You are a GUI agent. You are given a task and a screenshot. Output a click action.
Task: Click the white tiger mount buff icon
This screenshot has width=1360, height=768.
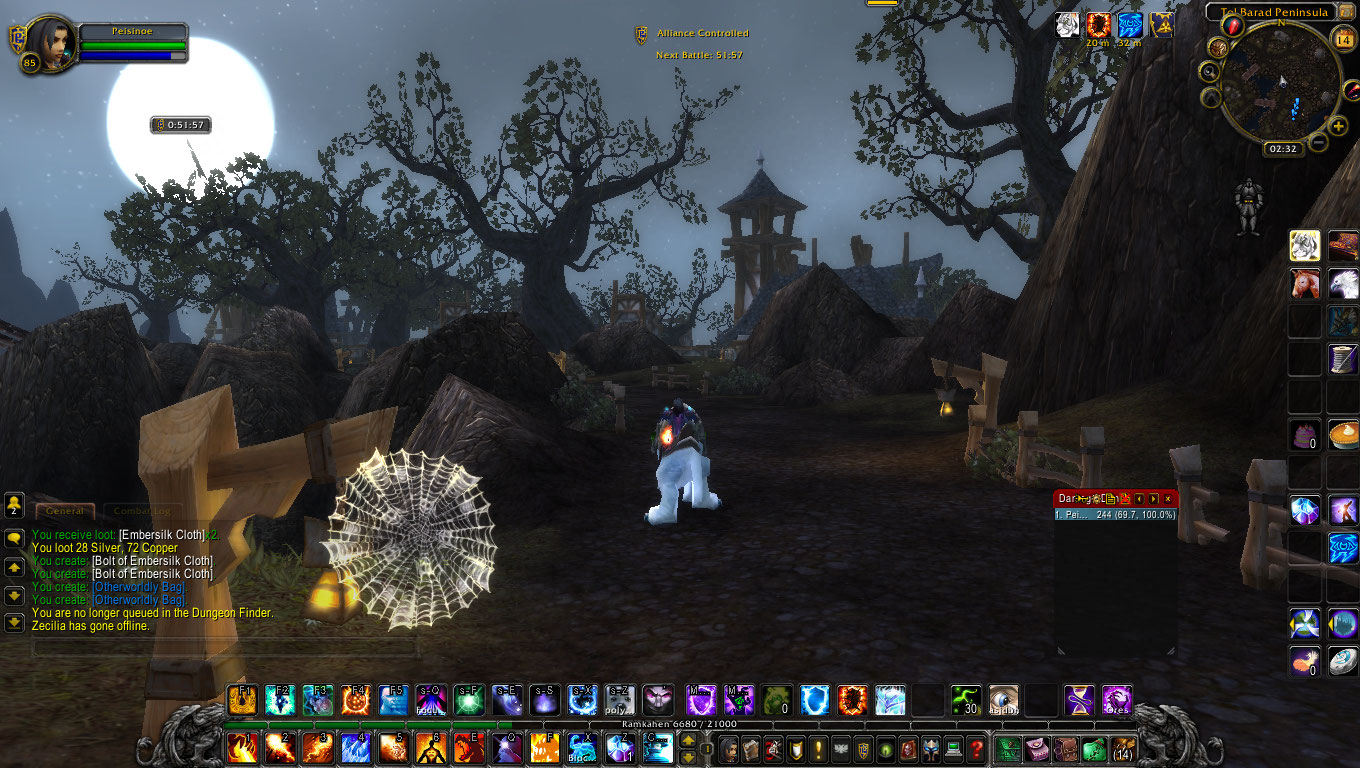click(x=1069, y=25)
